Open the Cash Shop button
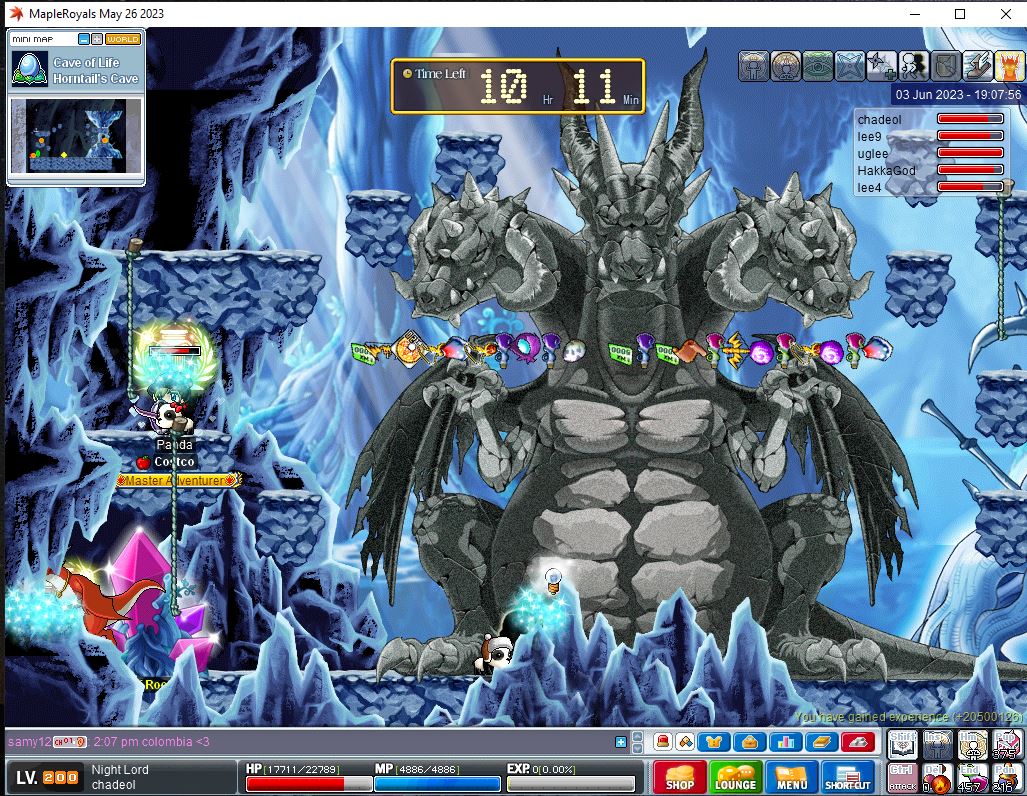1027x796 pixels. pos(679,778)
